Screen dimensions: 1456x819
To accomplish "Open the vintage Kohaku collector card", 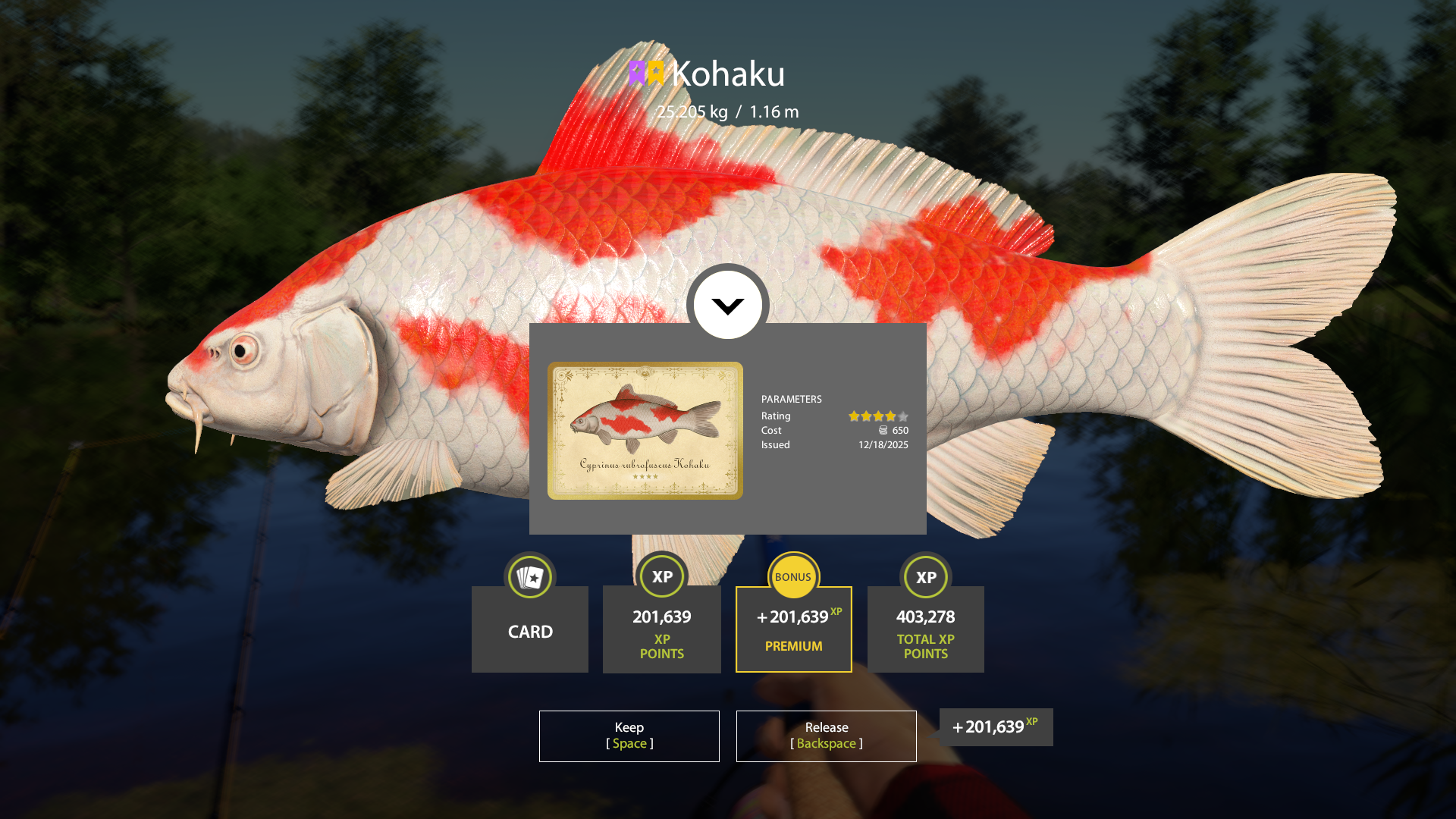I will [x=645, y=431].
